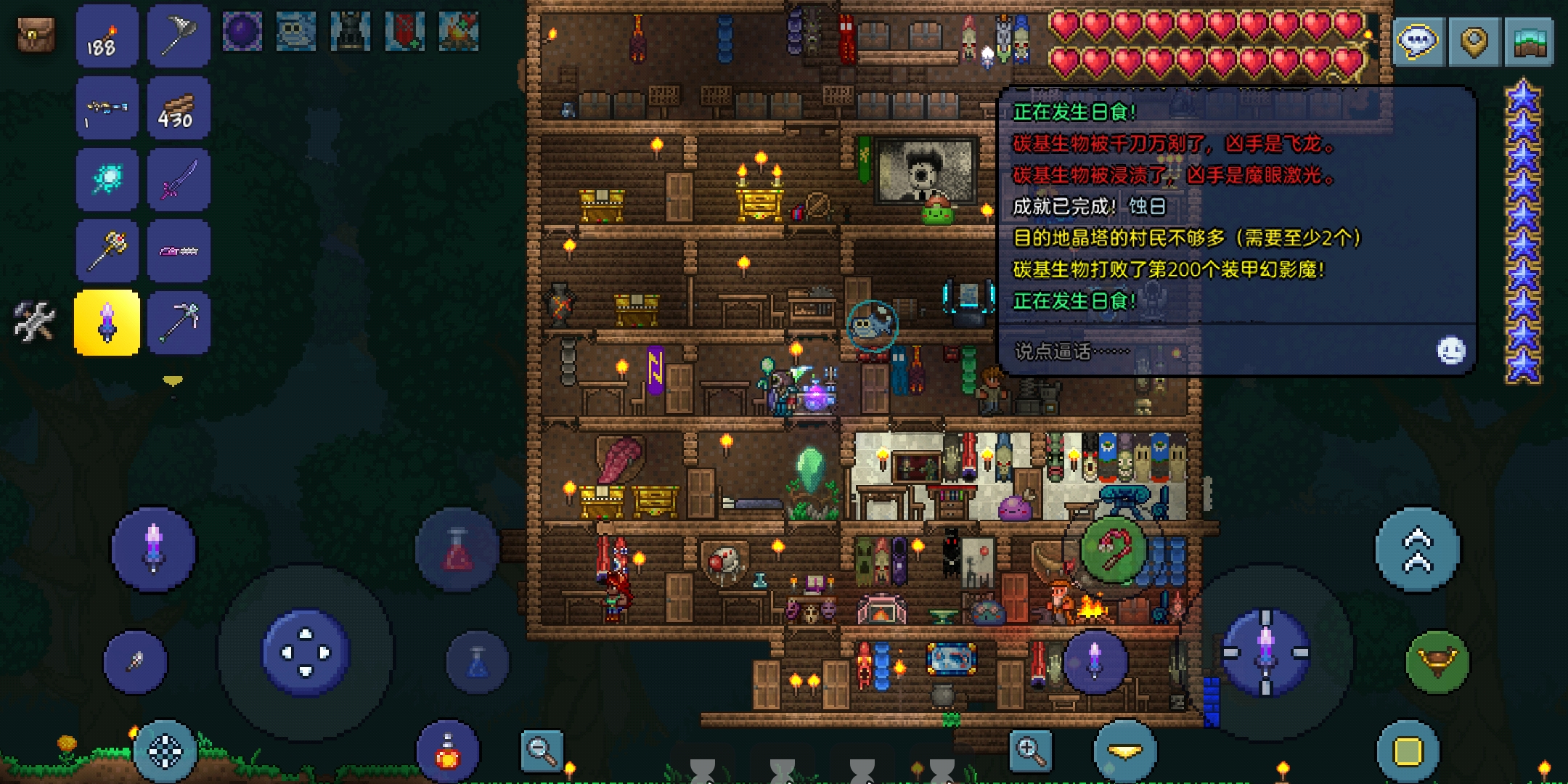Screen dimensions: 1568x784
Task: Expand the hotbar with the yellow arrow
Action: click(173, 380)
